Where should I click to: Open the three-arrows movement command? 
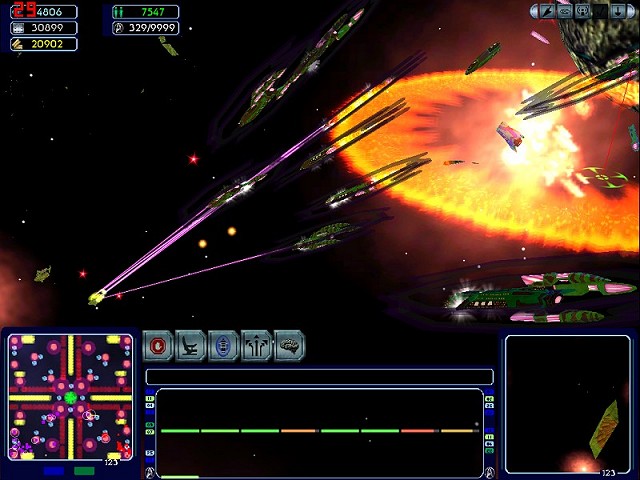click(256, 346)
